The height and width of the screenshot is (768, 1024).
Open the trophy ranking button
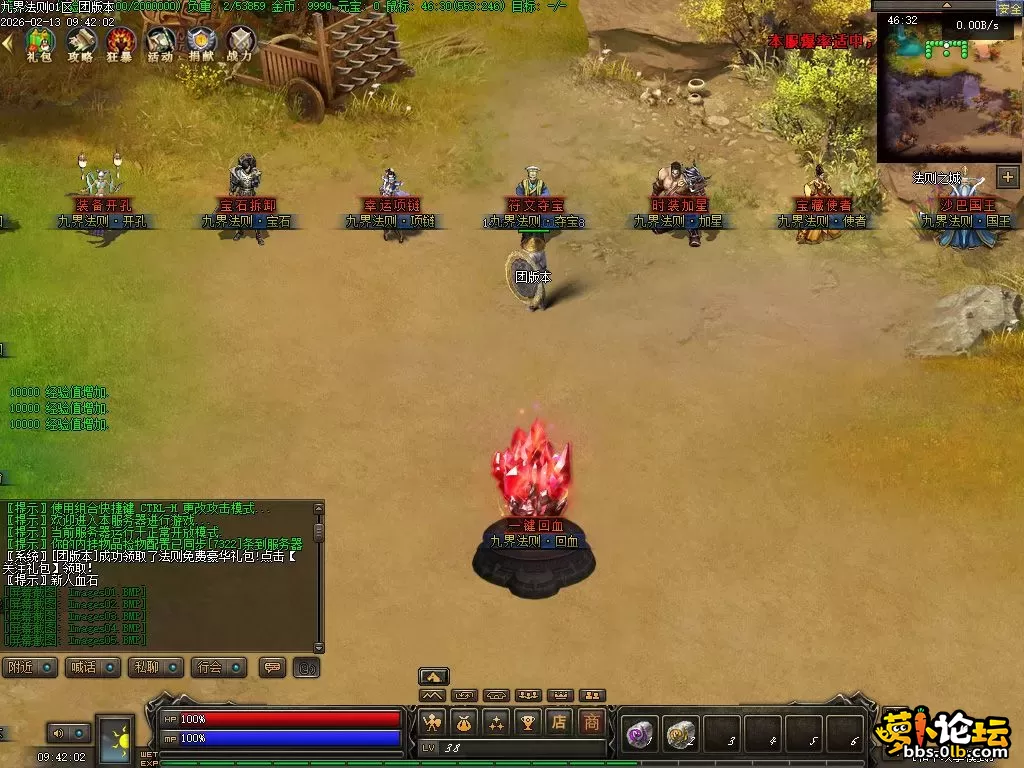point(528,721)
